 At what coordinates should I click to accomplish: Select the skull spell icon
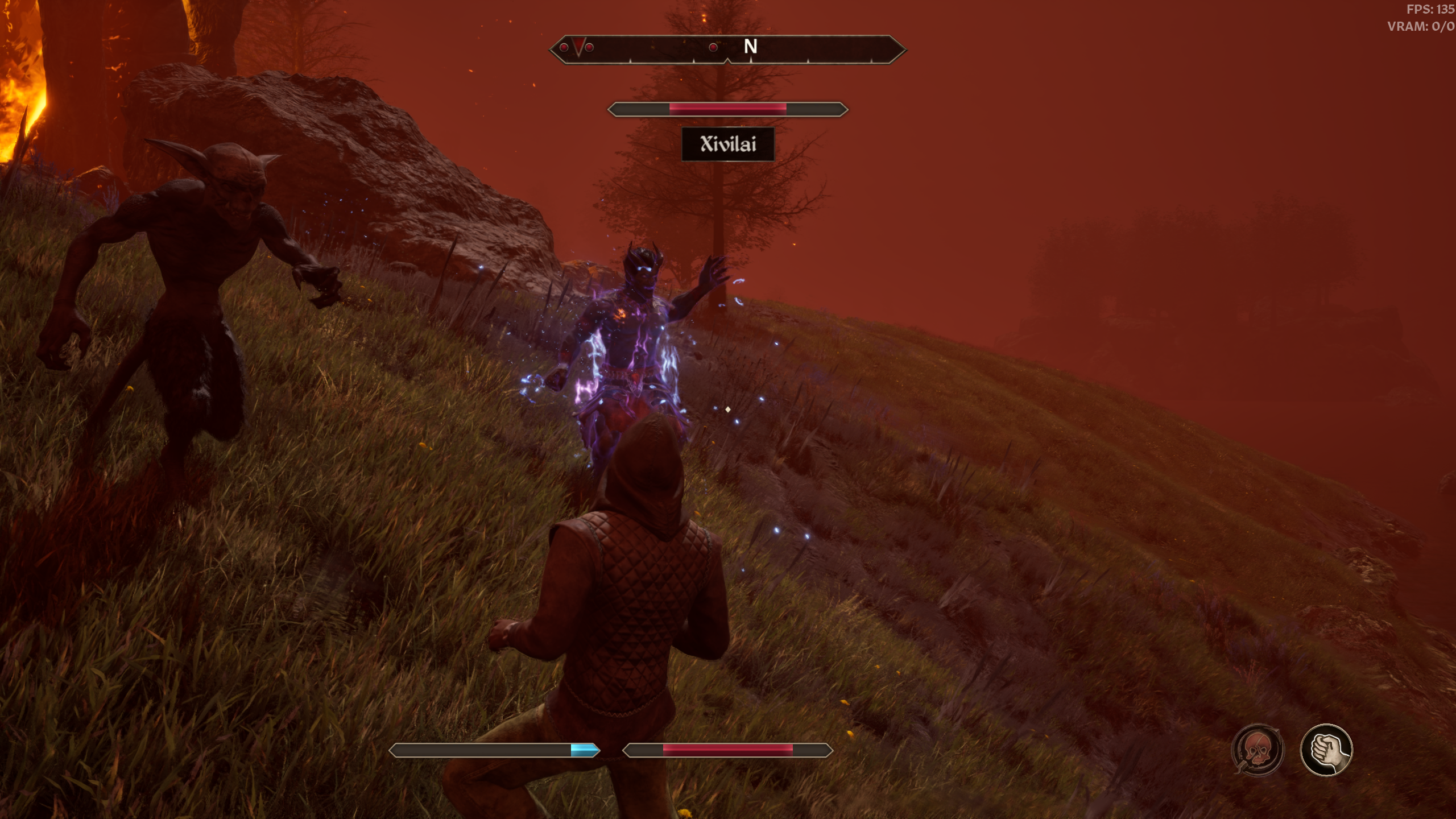[x=1258, y=750]
